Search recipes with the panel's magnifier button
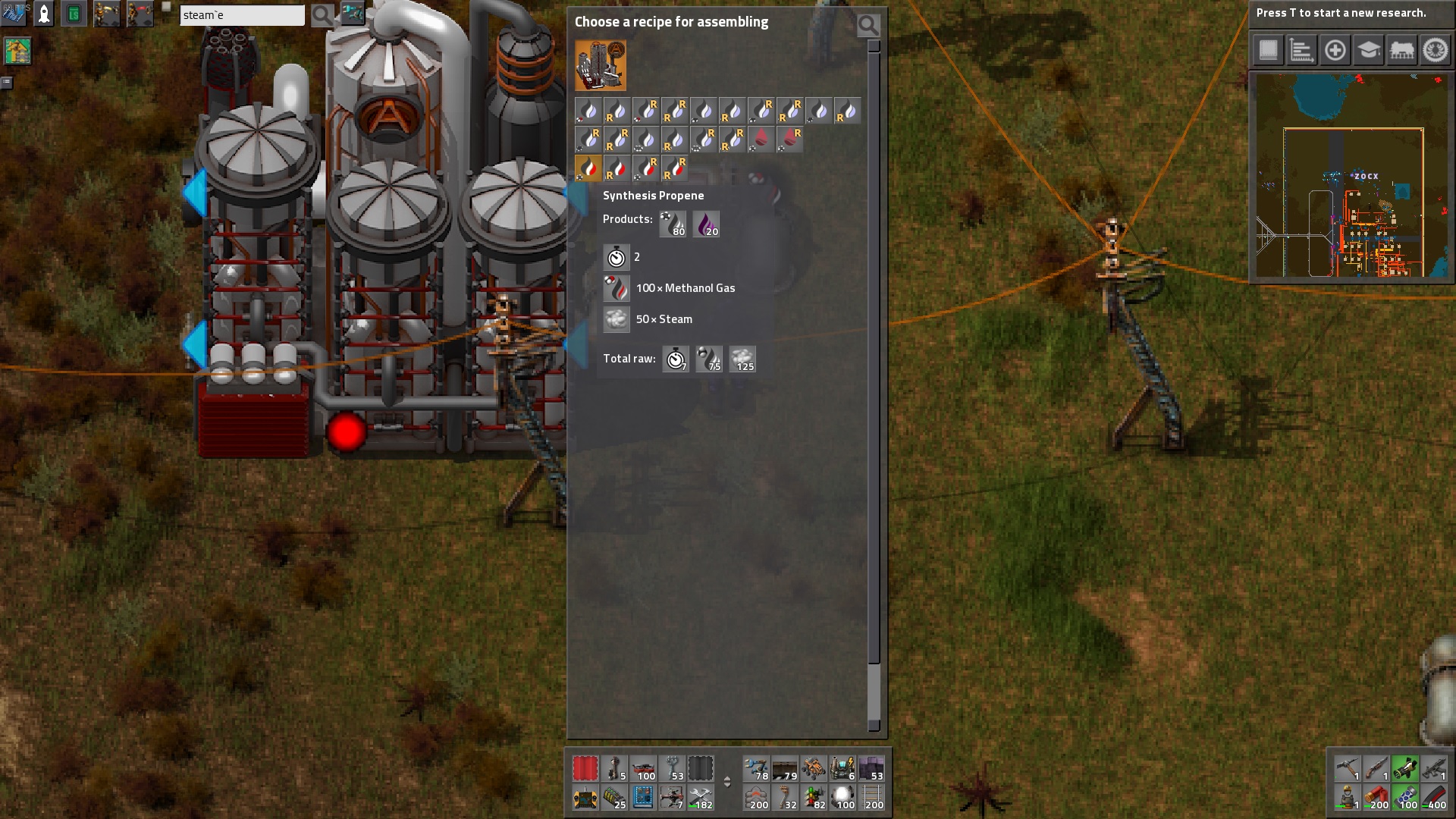Image resolution: width=1456 pixels, height=819 pixels. coord(868,26)
